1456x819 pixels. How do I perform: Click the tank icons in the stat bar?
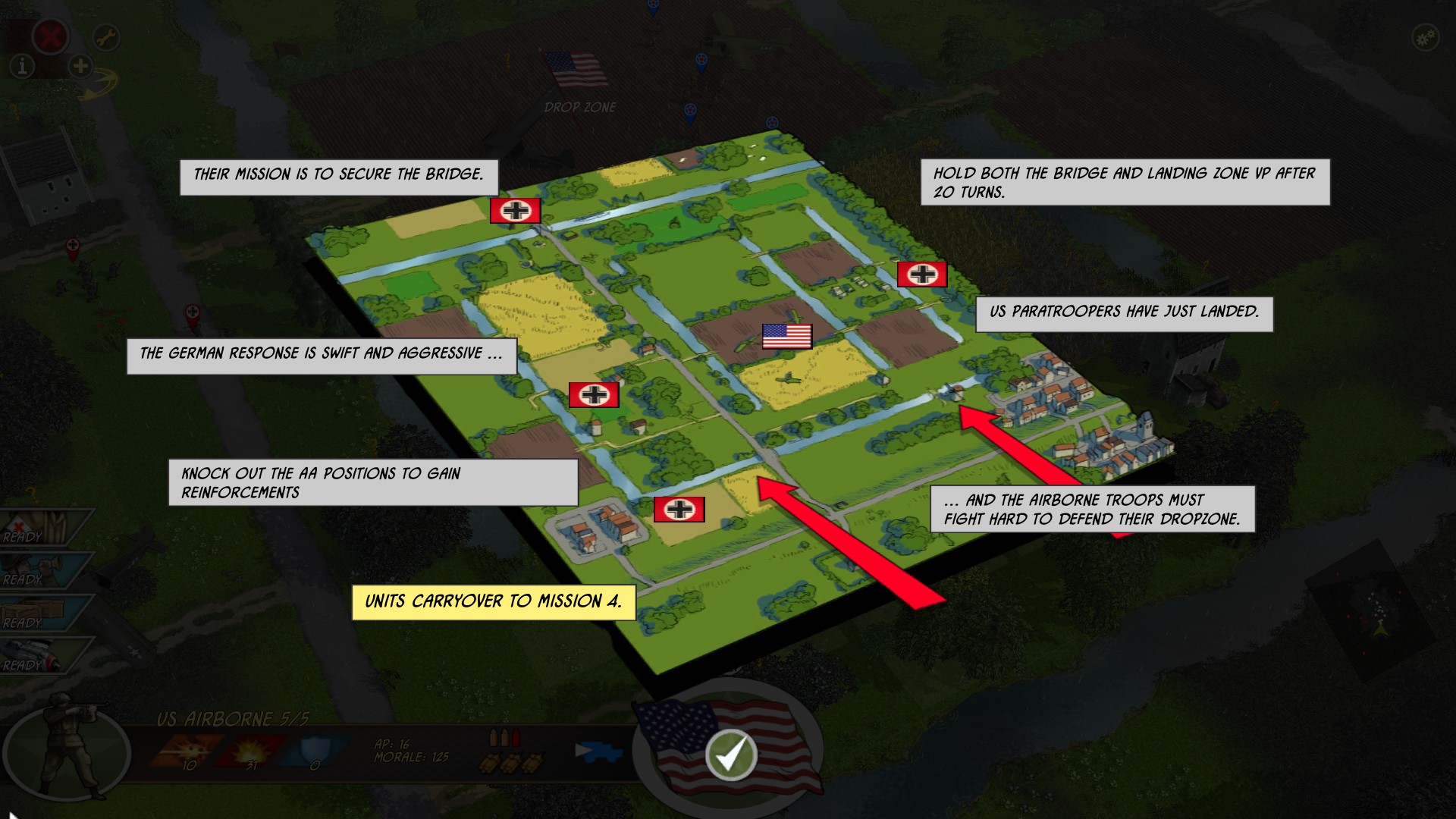(512, 764)
